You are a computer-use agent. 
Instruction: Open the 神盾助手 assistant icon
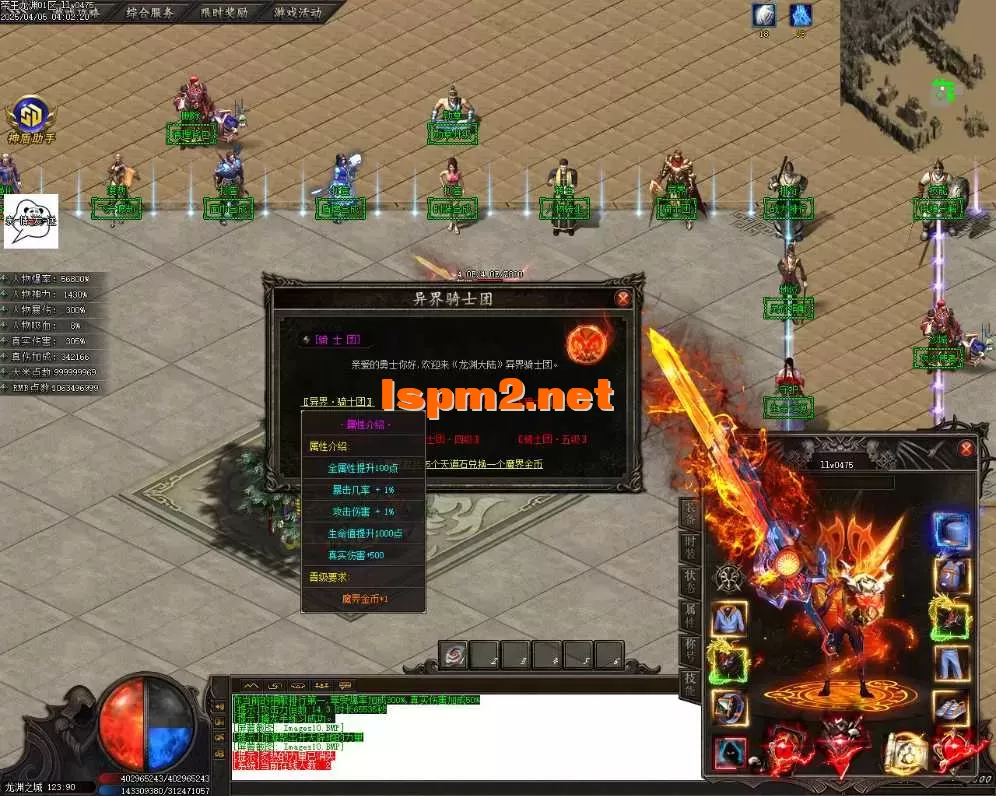click(x=30, y=116)
